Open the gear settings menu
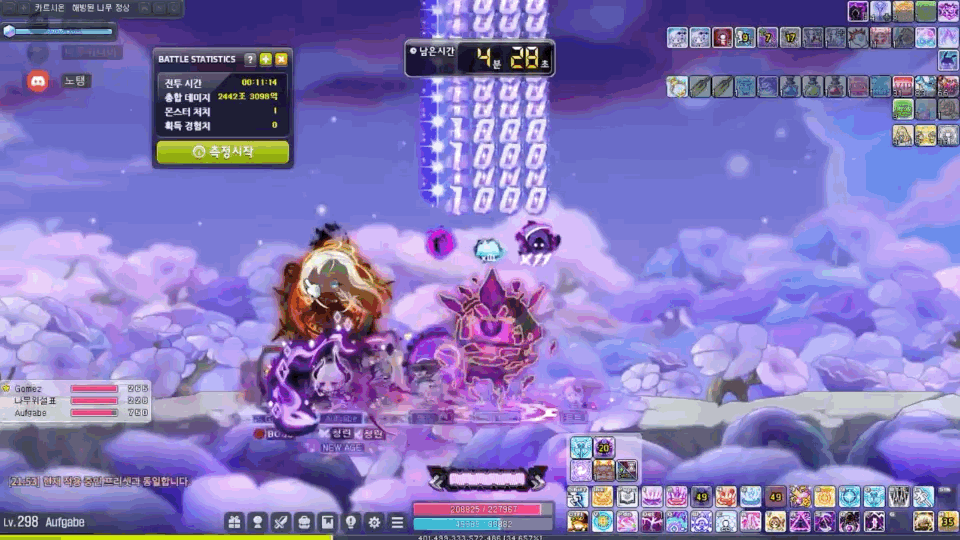960x540 pixels. pyautogui.click(x=374, y=521)
